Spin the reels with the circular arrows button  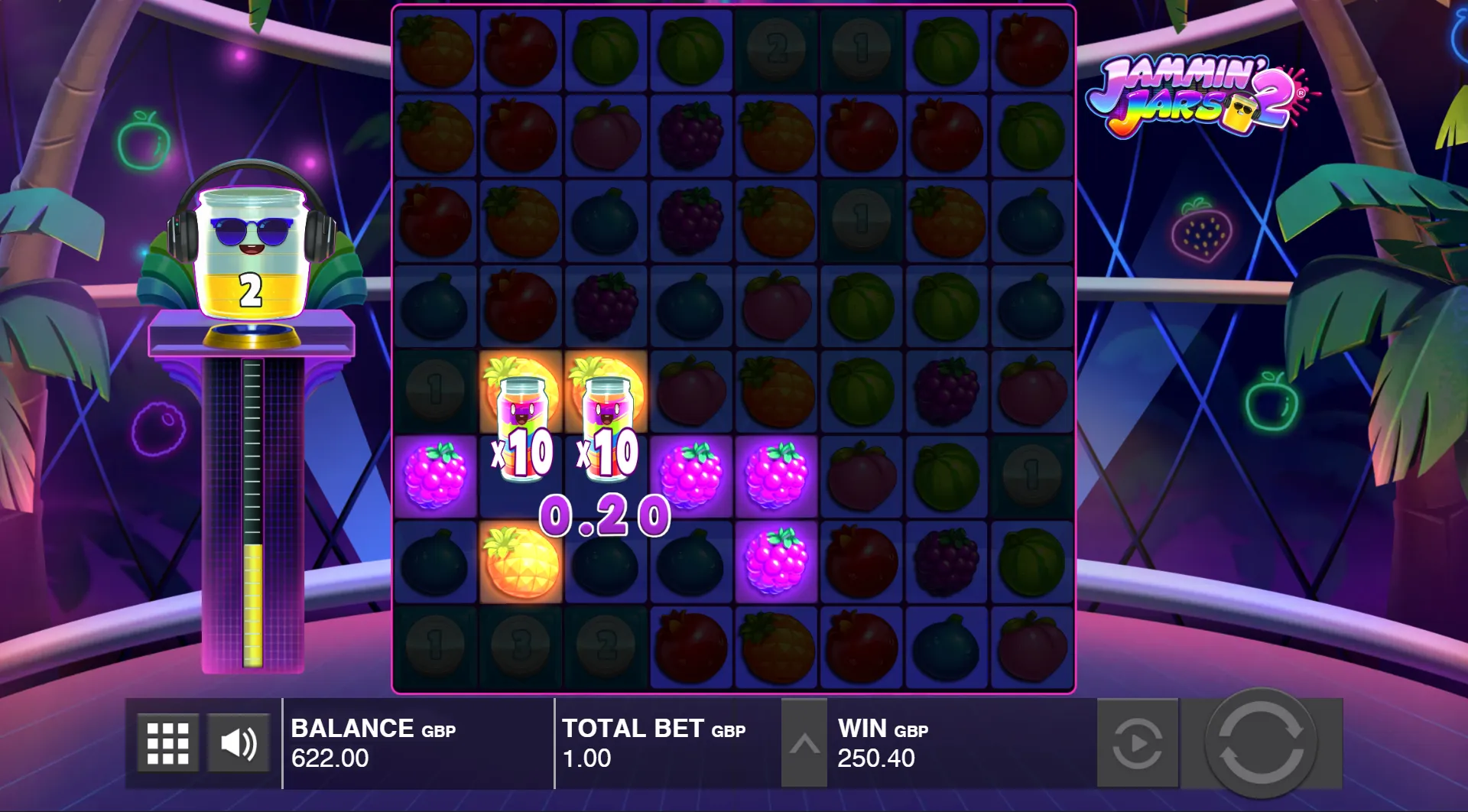coord(1261,742)
